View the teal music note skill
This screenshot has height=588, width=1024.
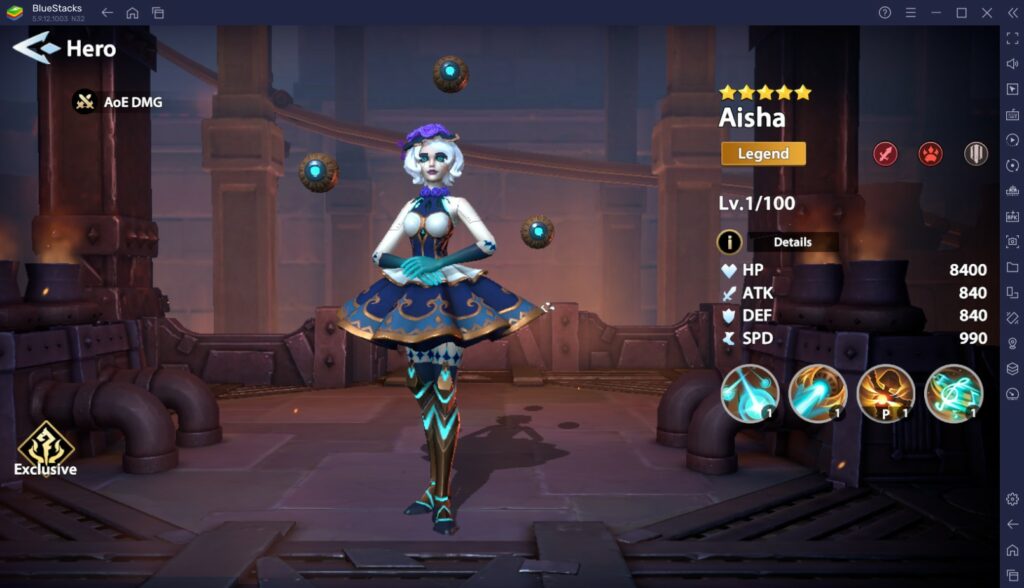click(x=954, y=393)
